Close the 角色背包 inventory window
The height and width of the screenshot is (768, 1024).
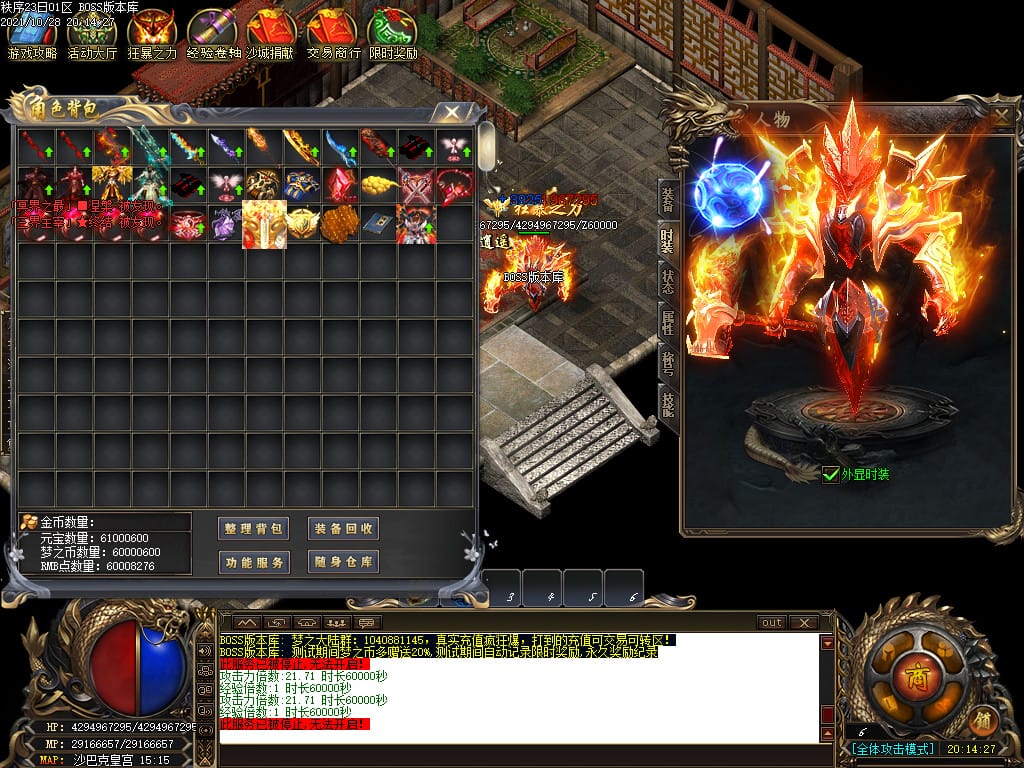(x=452, y=111)
